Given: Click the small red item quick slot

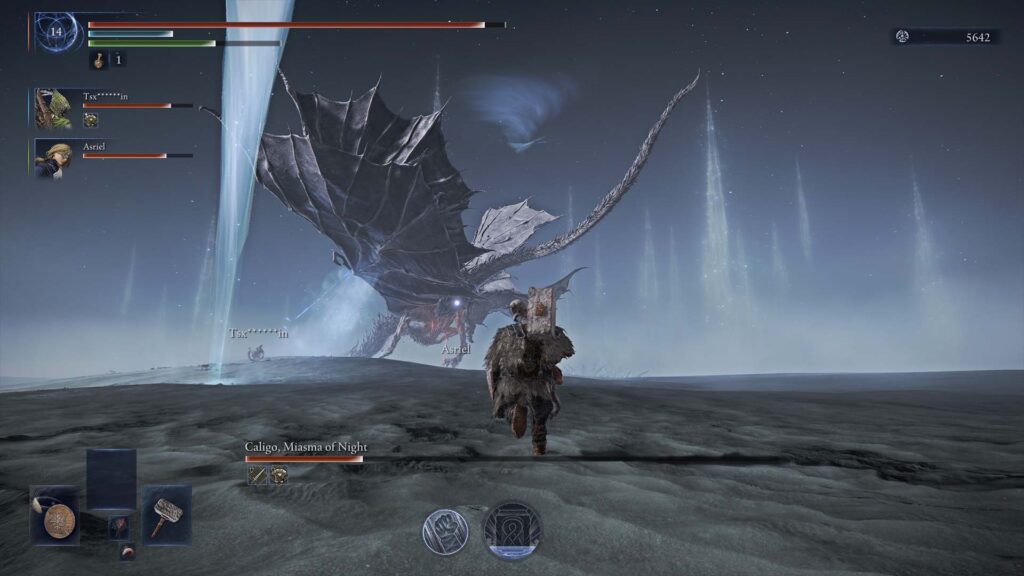Looking at the screenshot, I should click(x=119, y=527).
